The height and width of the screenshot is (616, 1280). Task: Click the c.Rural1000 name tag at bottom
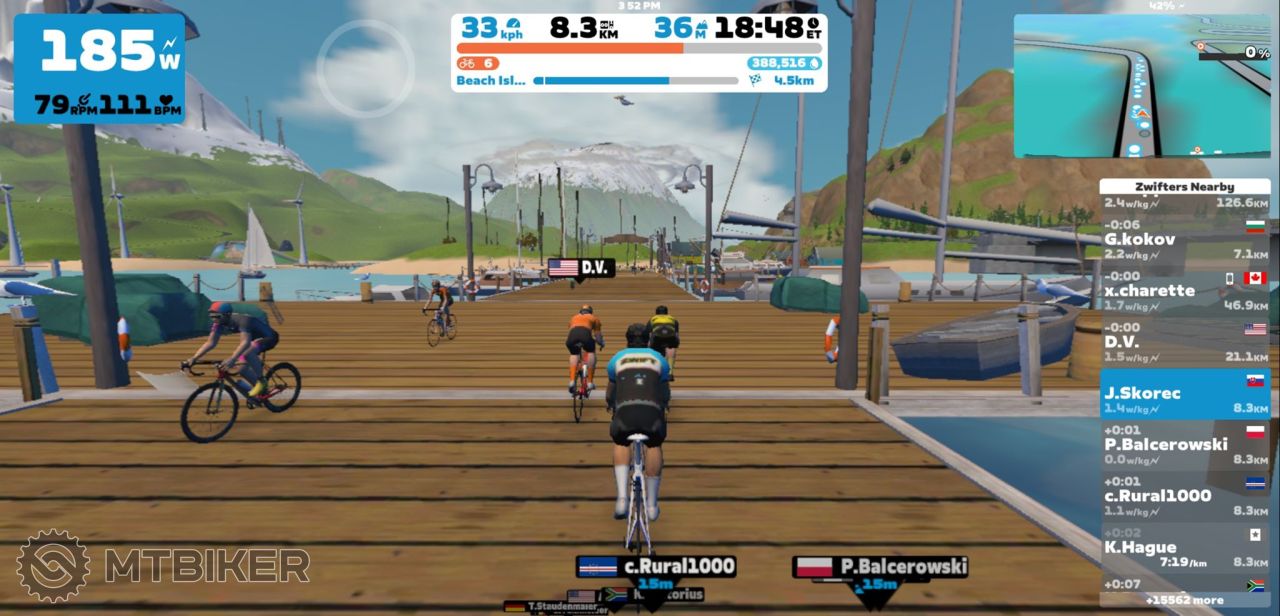pyautogui.click(x=656, y=567)
